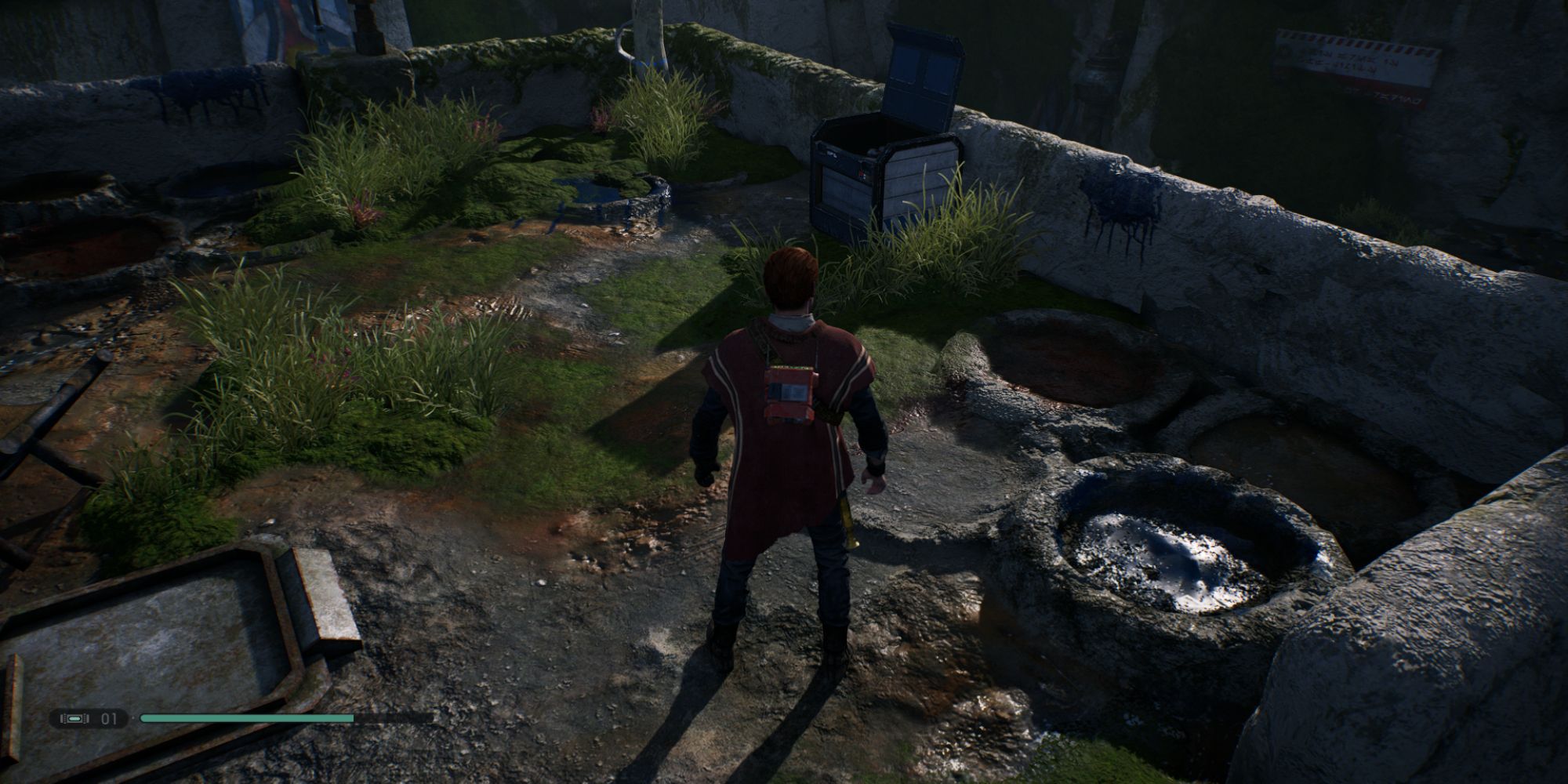Click the stim canister icon in the HUD
1568x784 pixels.
click(x=74, y=717)
